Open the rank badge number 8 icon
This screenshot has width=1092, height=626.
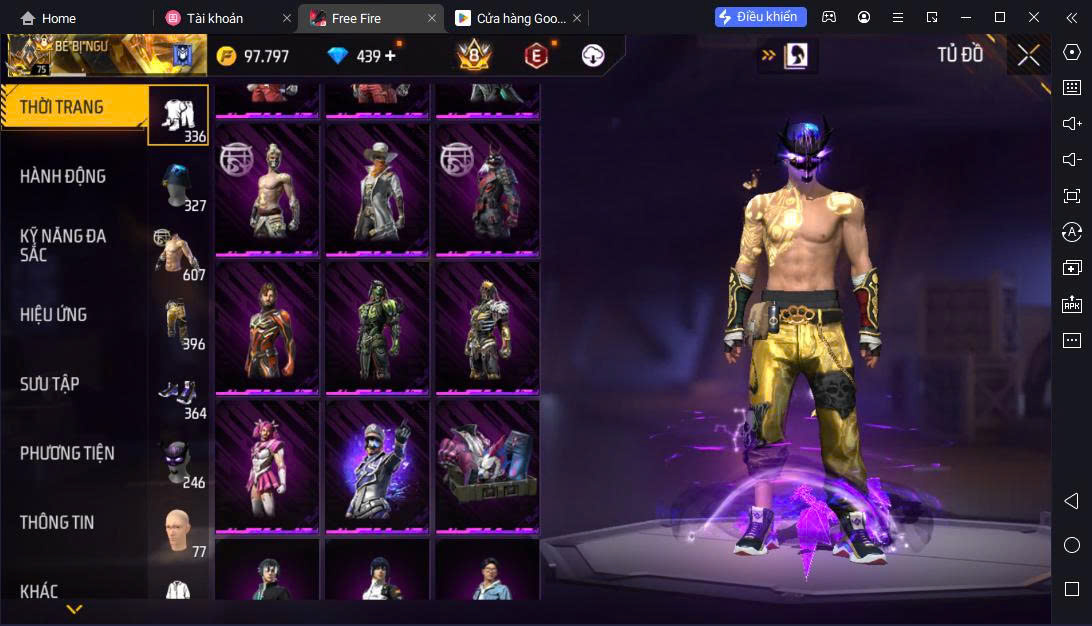tap(473, 56)
